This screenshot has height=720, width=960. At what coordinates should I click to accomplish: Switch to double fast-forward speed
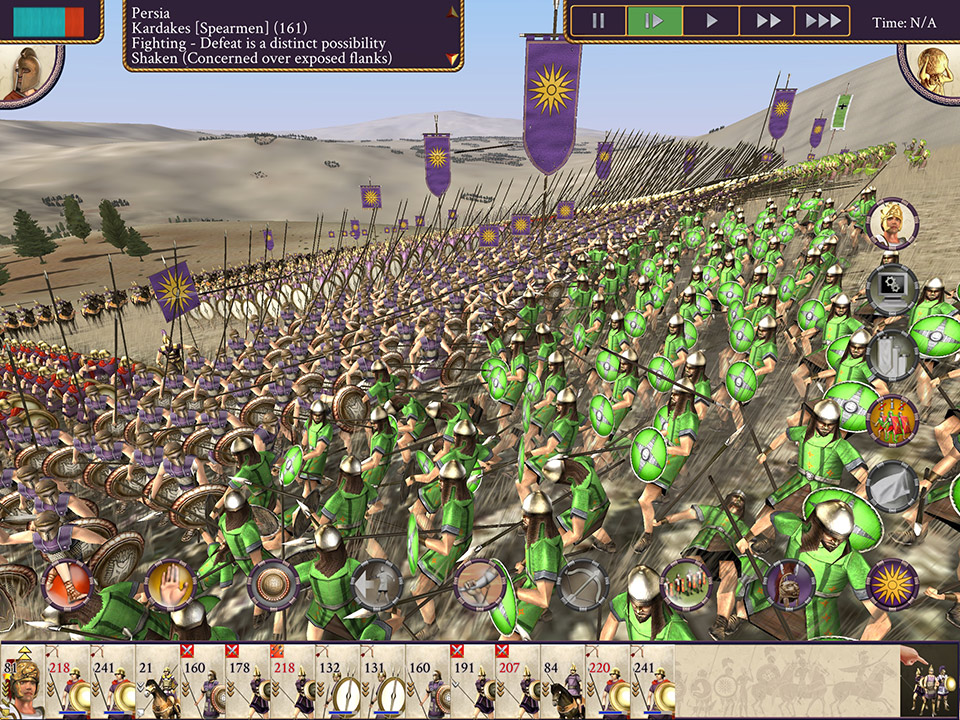[767, 21]
